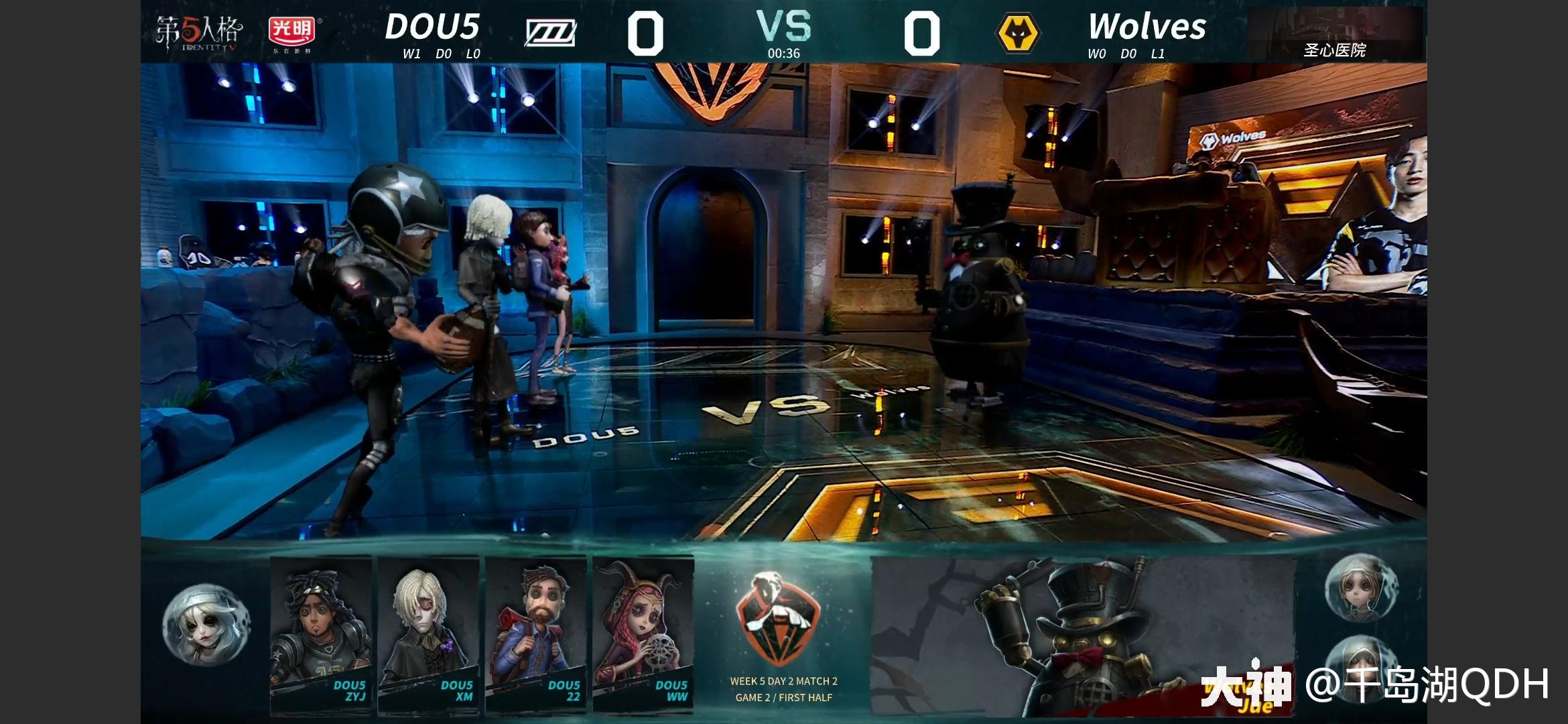Select the 光明 sponsor logo

(293, 29)
